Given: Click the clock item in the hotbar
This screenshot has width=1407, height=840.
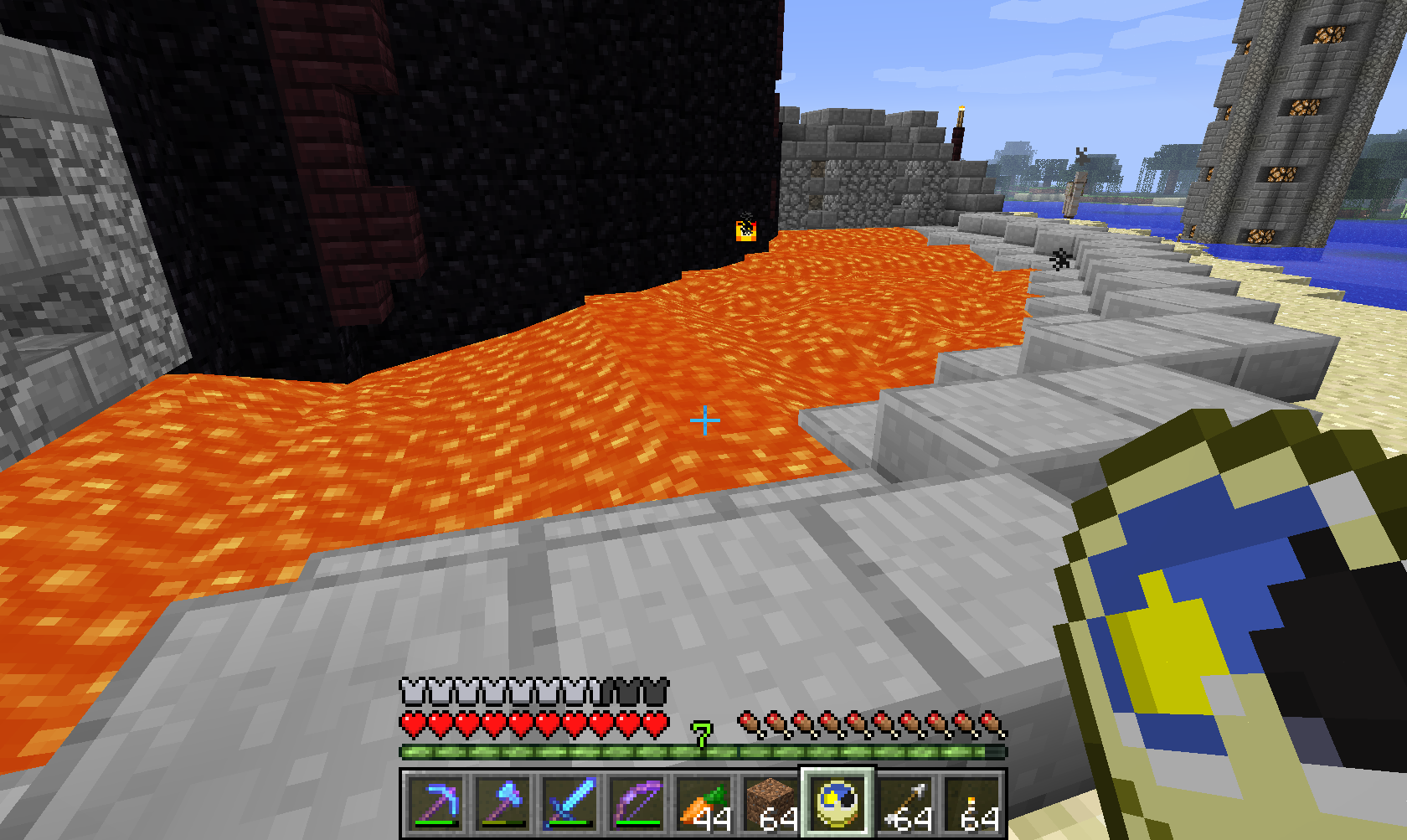Looking at the screenshot, I should tap(837, 803).
